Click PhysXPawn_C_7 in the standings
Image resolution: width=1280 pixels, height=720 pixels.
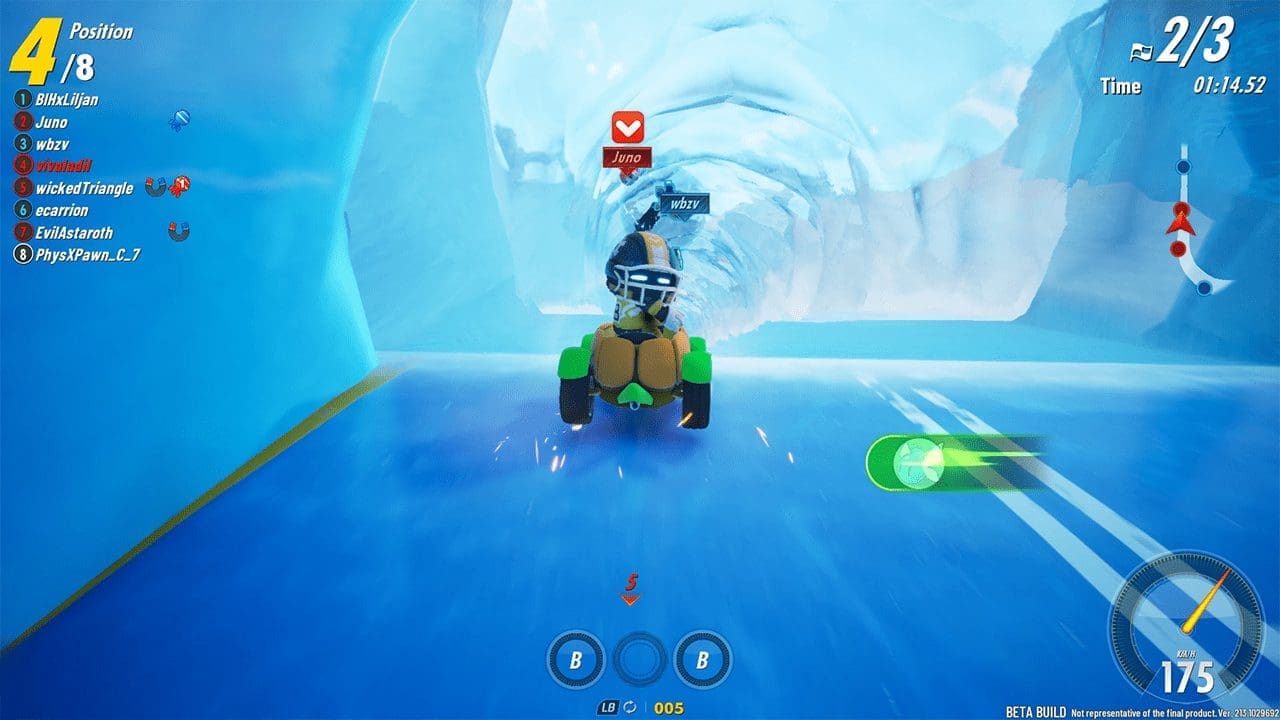tap(87, 255)
